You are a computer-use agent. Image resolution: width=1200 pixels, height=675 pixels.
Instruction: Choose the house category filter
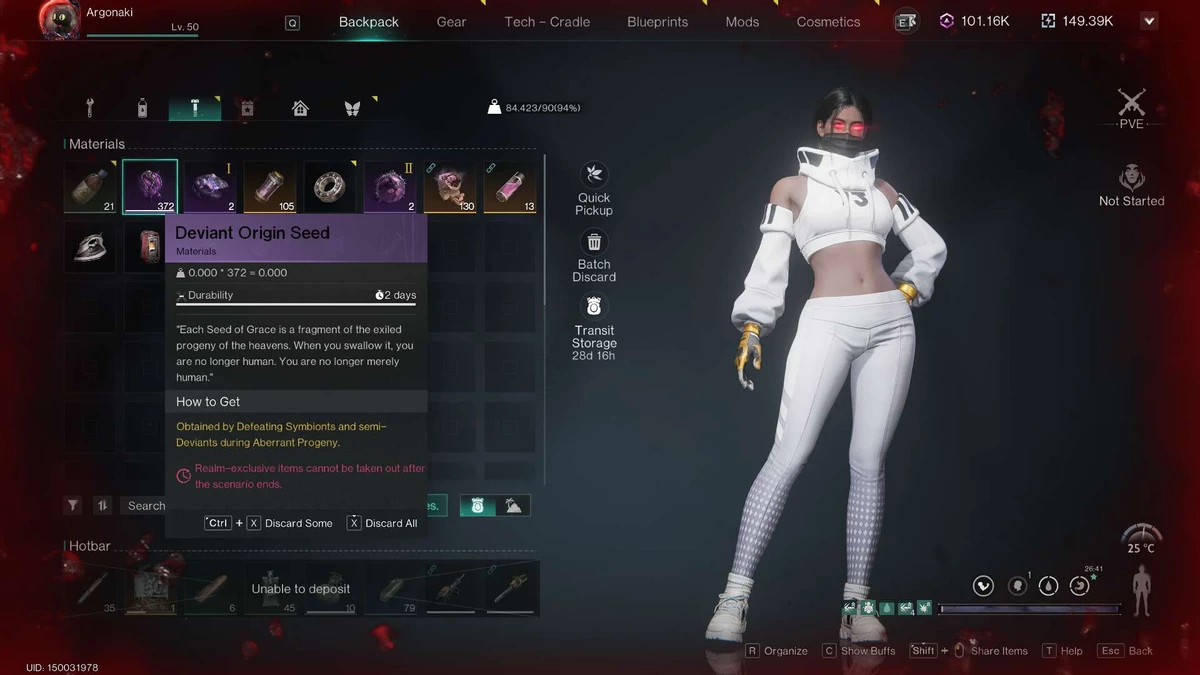tap(300, 108)
